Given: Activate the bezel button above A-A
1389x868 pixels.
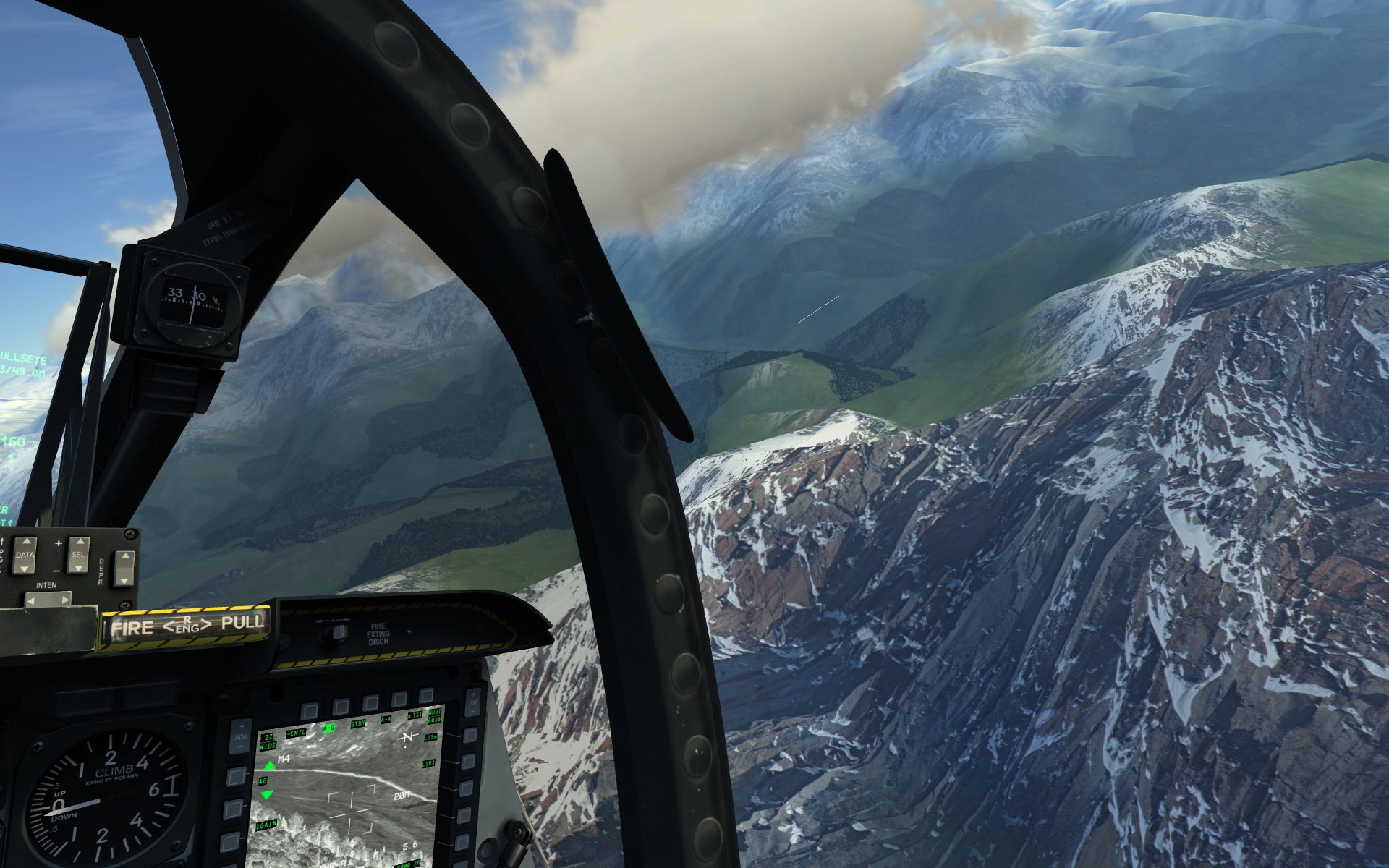Looking at the screenshot, I should tap(399, 699).
